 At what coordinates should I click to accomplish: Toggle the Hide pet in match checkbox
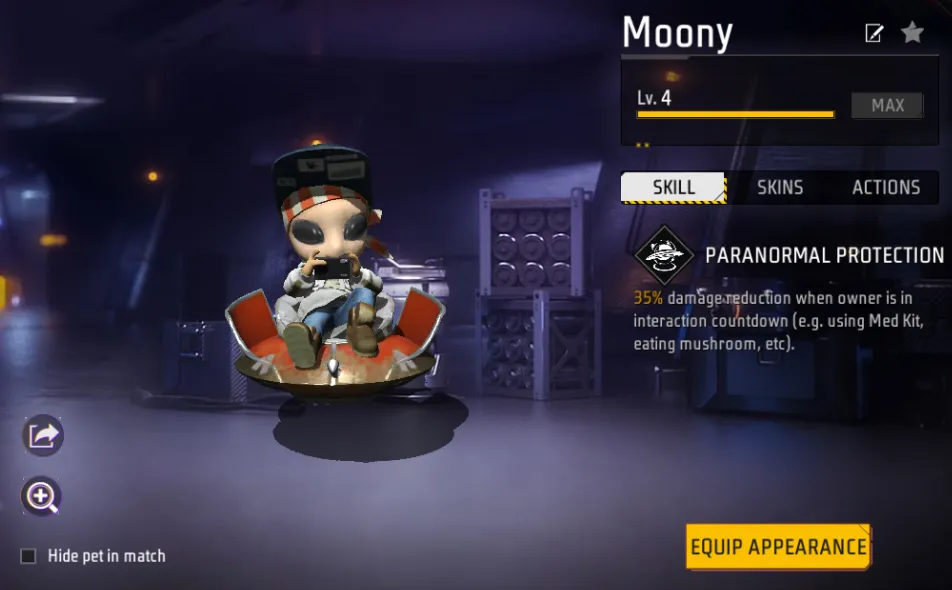(x=29, y=556)
